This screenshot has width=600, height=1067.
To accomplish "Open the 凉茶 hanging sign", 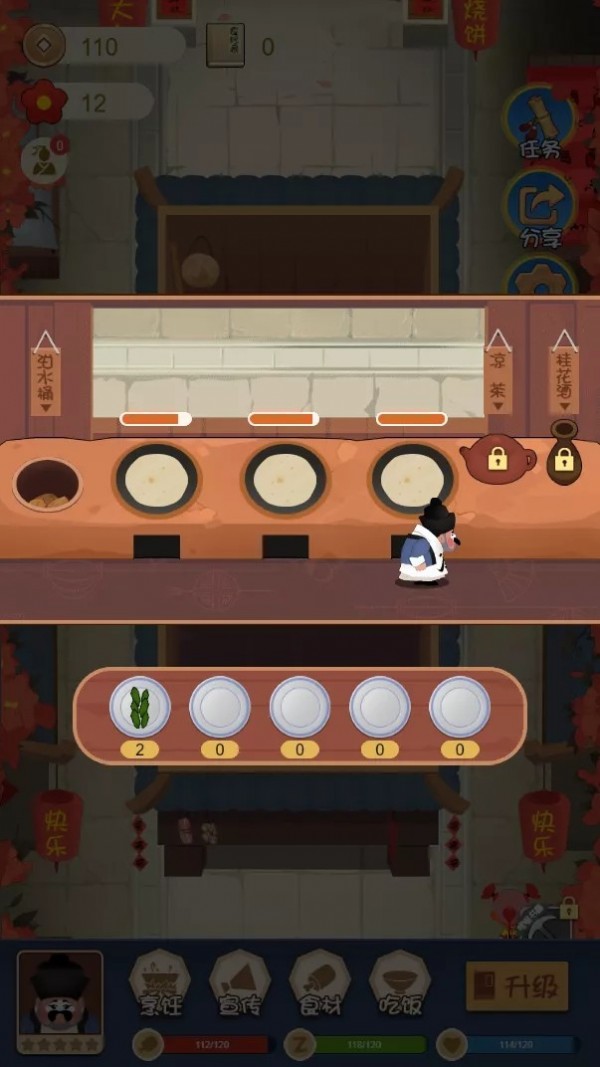I will pos(498,375).
